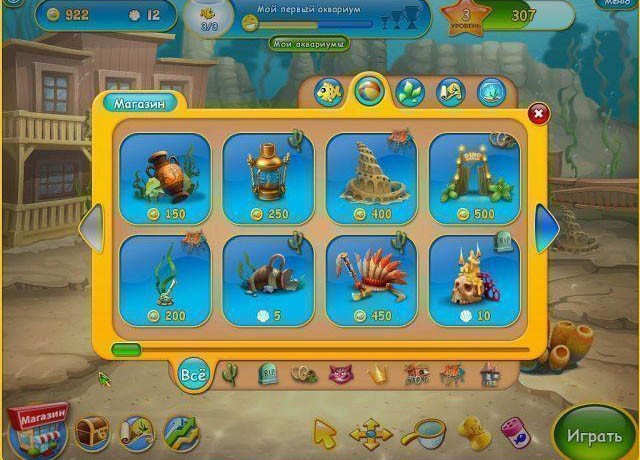Start playing with the Играть button

coord(595,436)
